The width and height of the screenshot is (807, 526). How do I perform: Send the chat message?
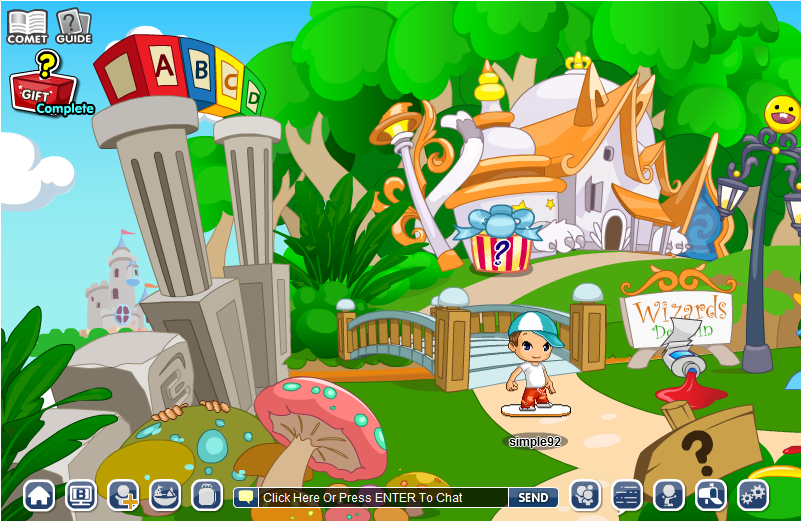click(x=533, y=497)
